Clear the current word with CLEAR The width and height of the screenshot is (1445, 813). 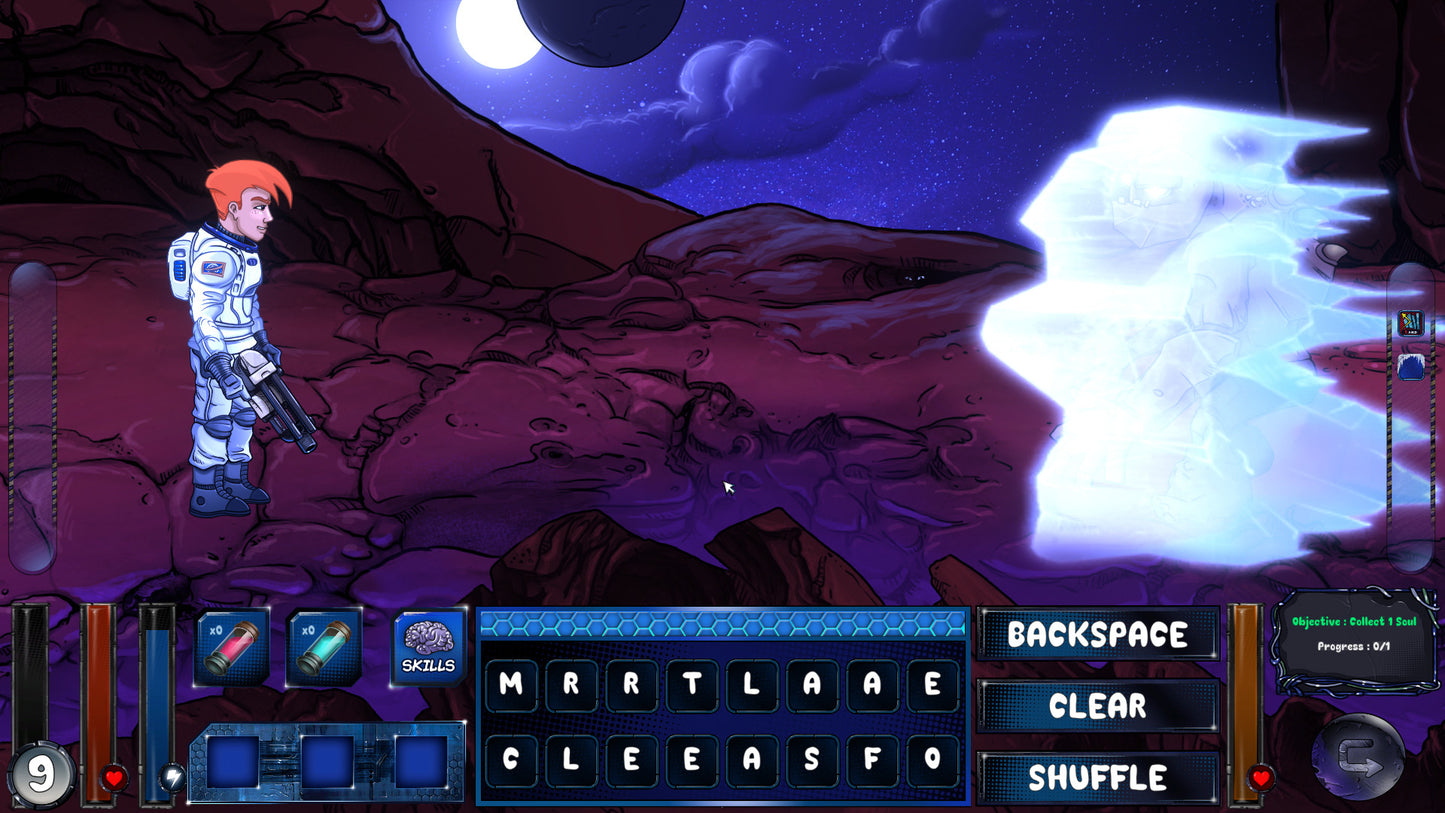pyautogui.click(x=1097, y=706)
